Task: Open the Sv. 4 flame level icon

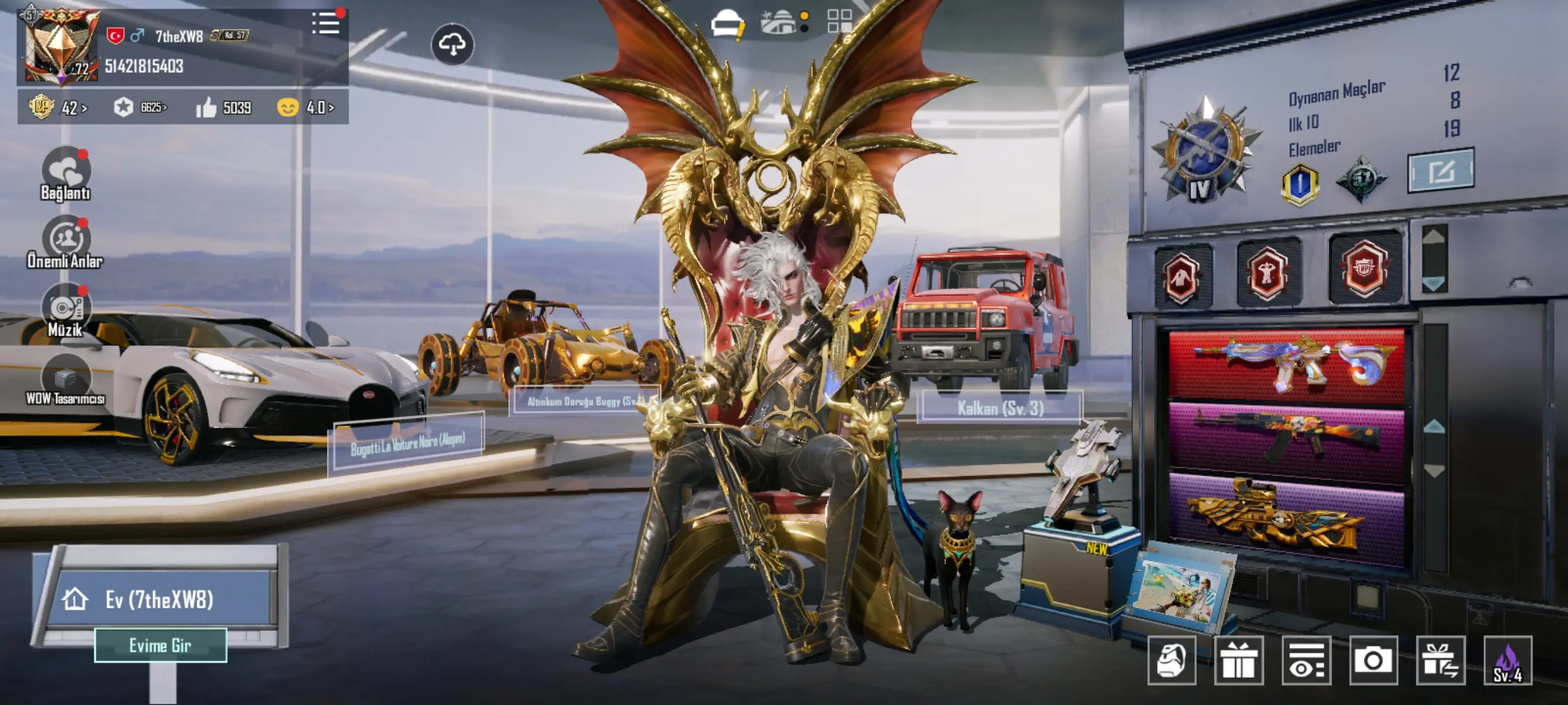Action: coord(1508,660)
